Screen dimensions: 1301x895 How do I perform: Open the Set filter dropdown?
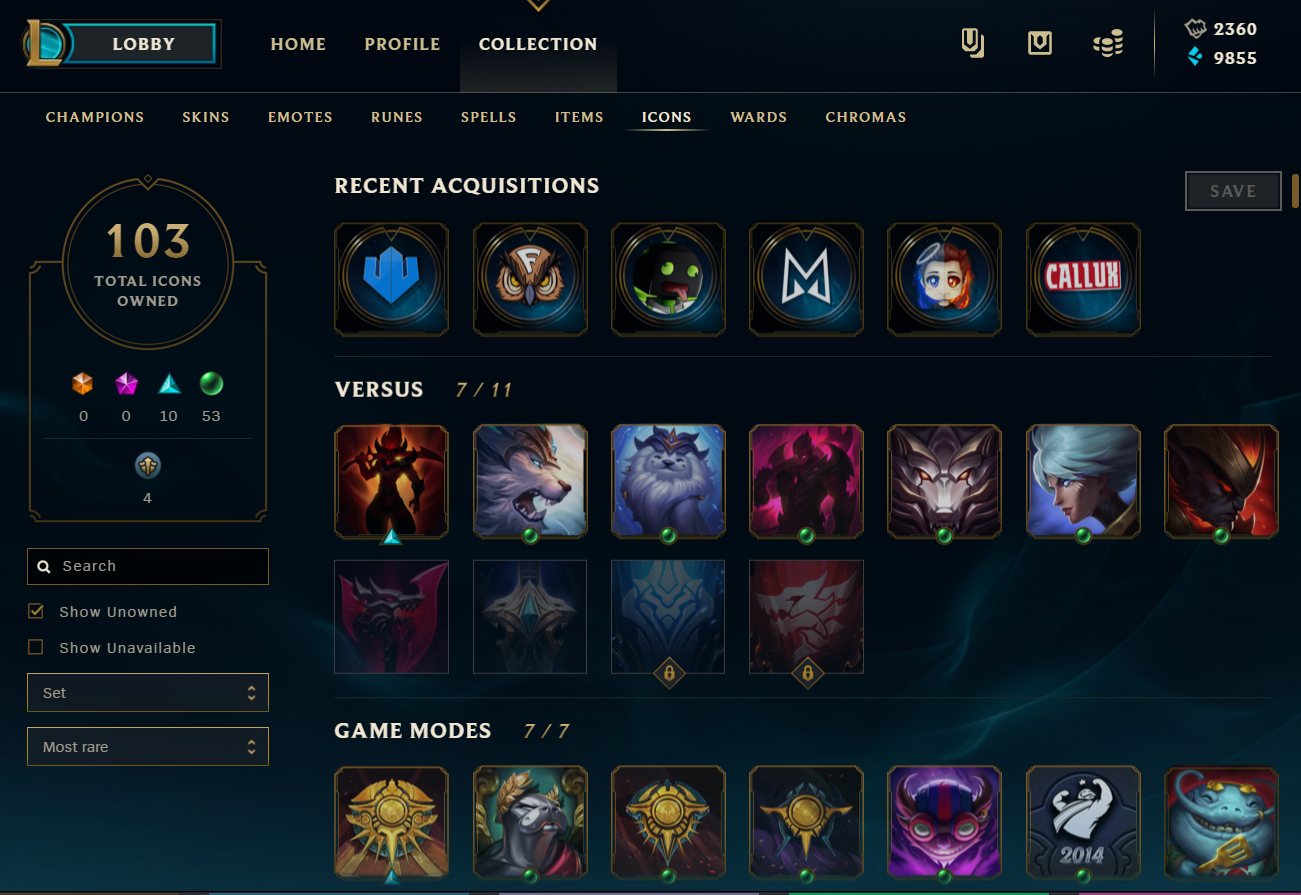pos(147,692)
